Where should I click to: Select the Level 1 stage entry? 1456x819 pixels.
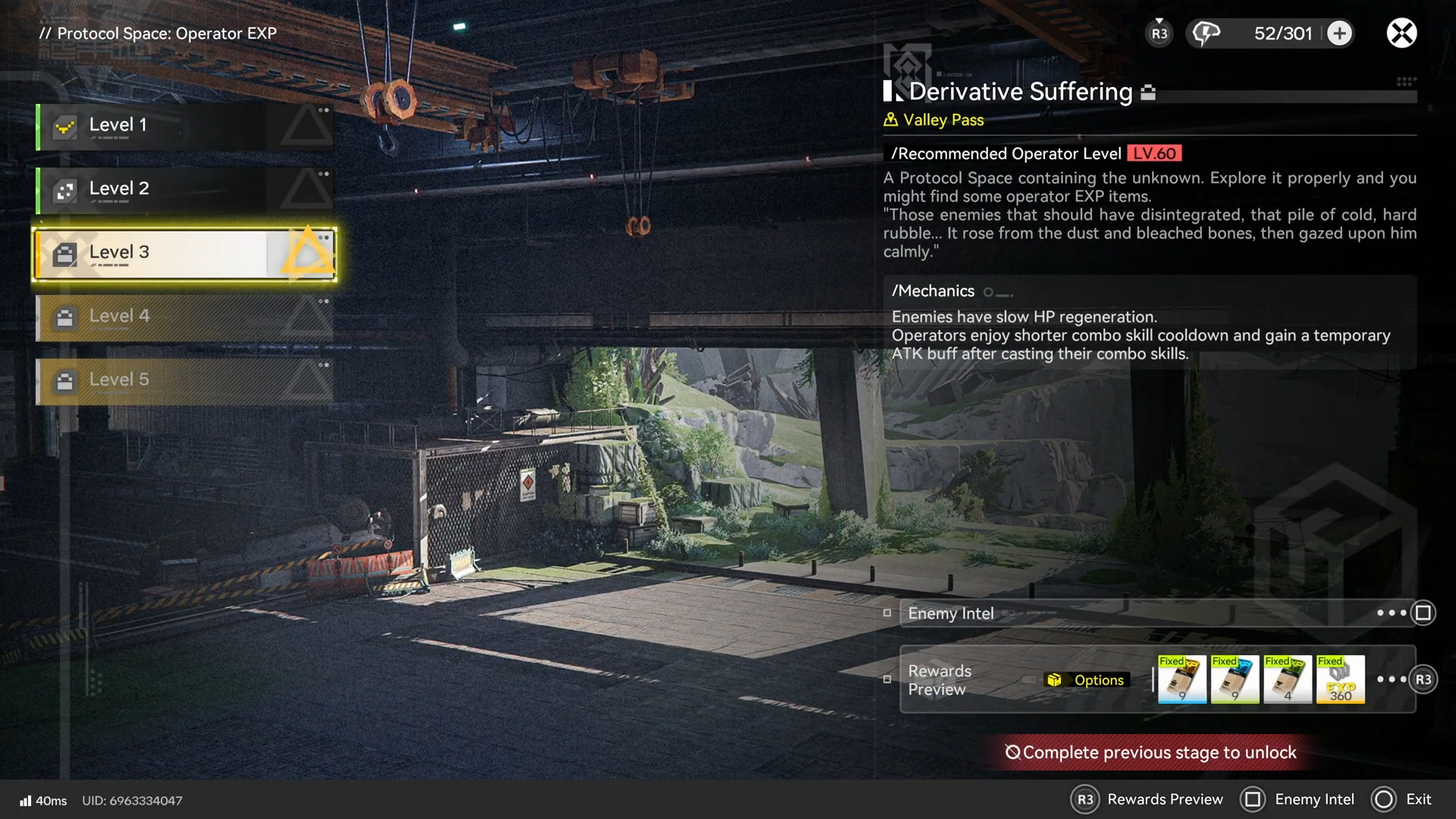[x=184, y=126]
